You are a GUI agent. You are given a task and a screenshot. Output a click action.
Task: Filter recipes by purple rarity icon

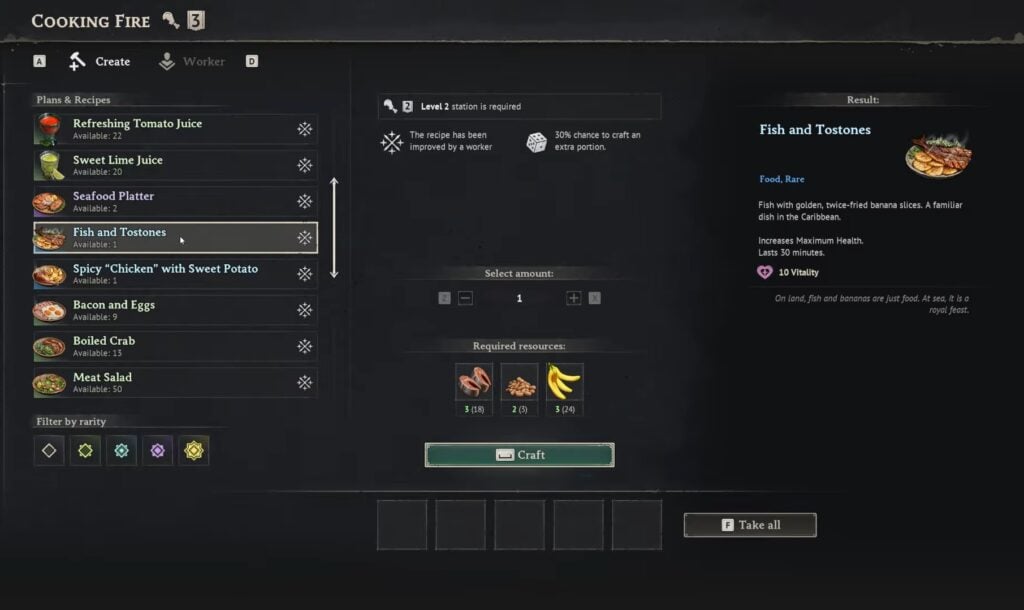[x=157, y=451]
